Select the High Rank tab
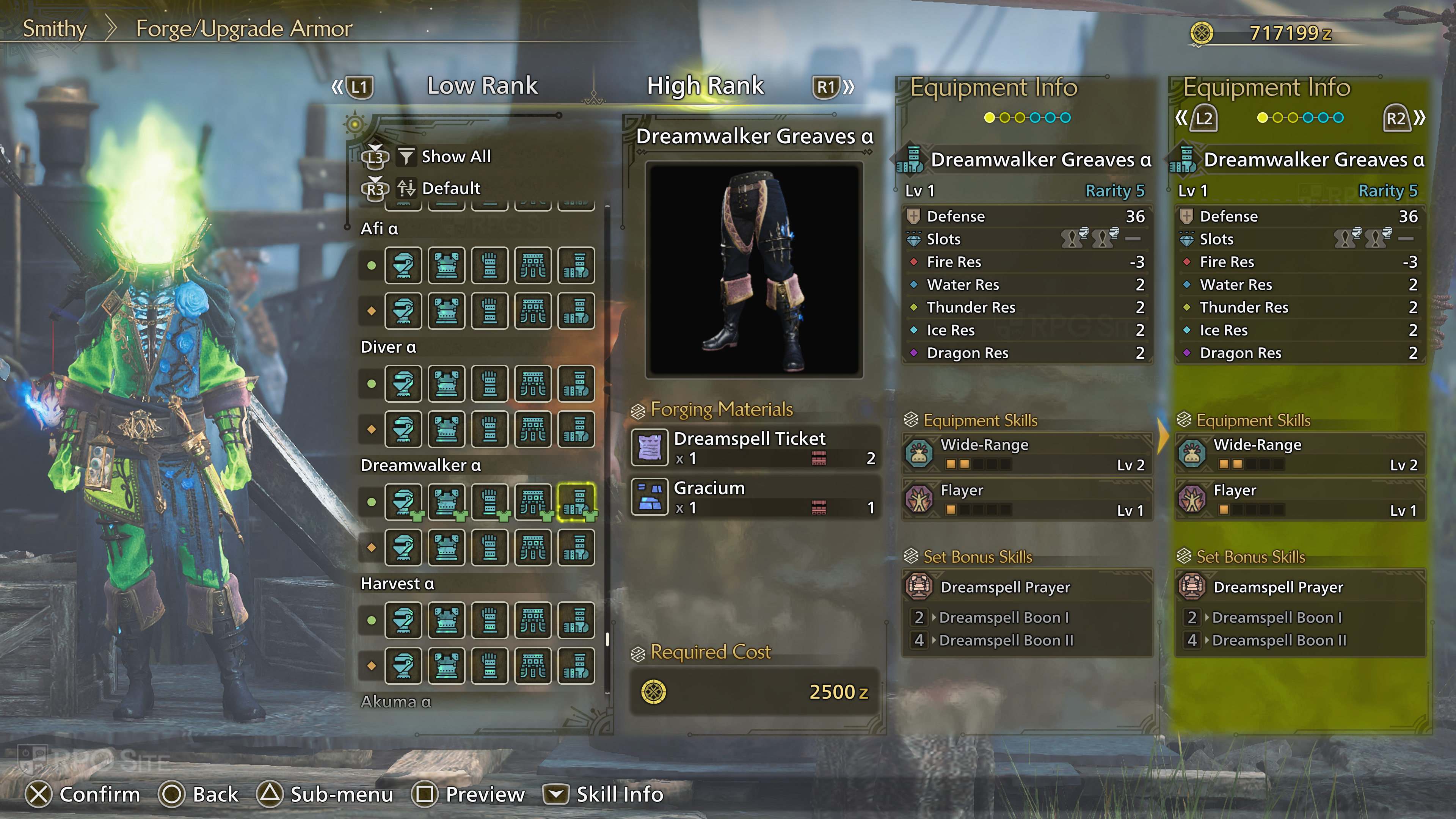The width and height of the screenshot is (1456, 819). [705, 86]
